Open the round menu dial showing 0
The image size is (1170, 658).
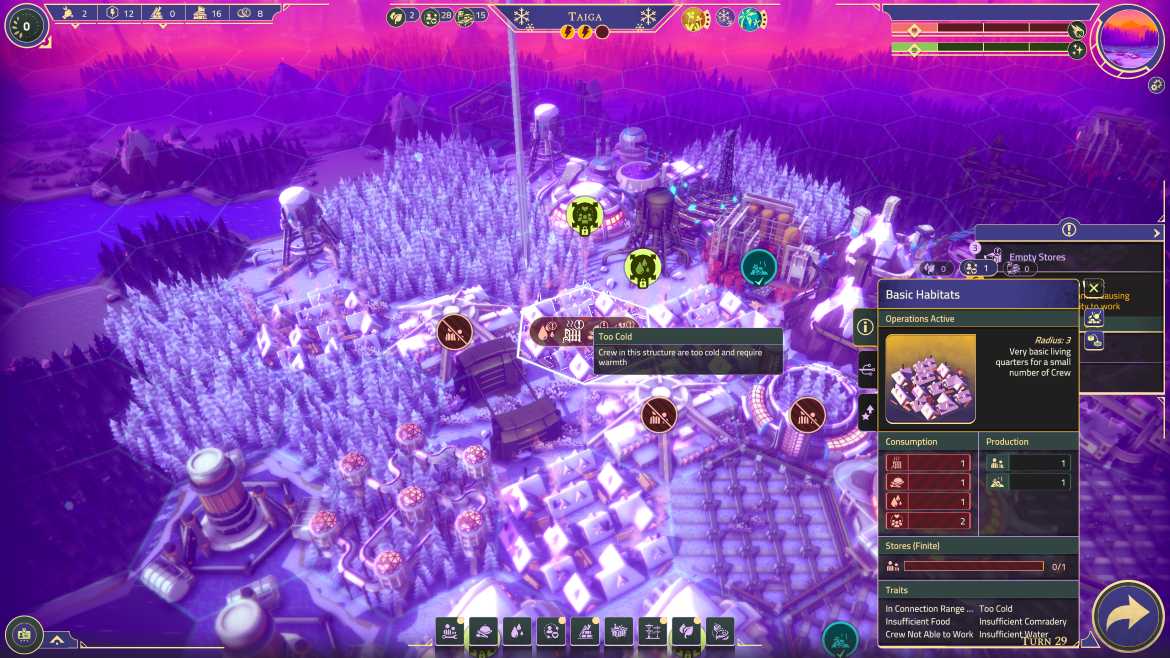coord(26,26)
